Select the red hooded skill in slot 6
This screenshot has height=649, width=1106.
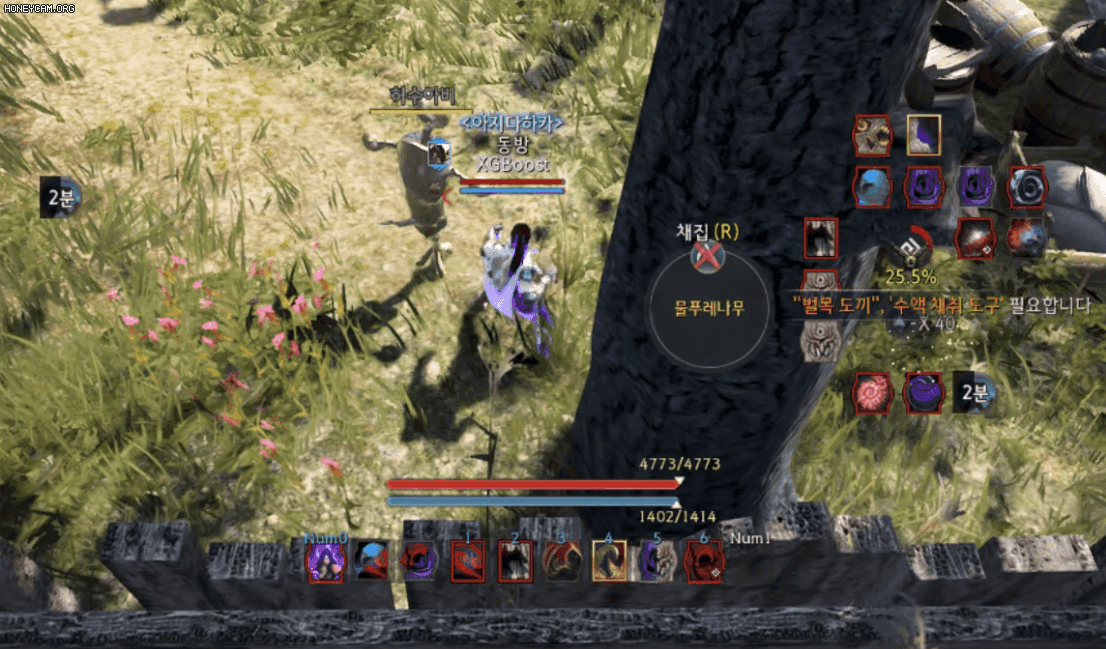tap(703, 561)
